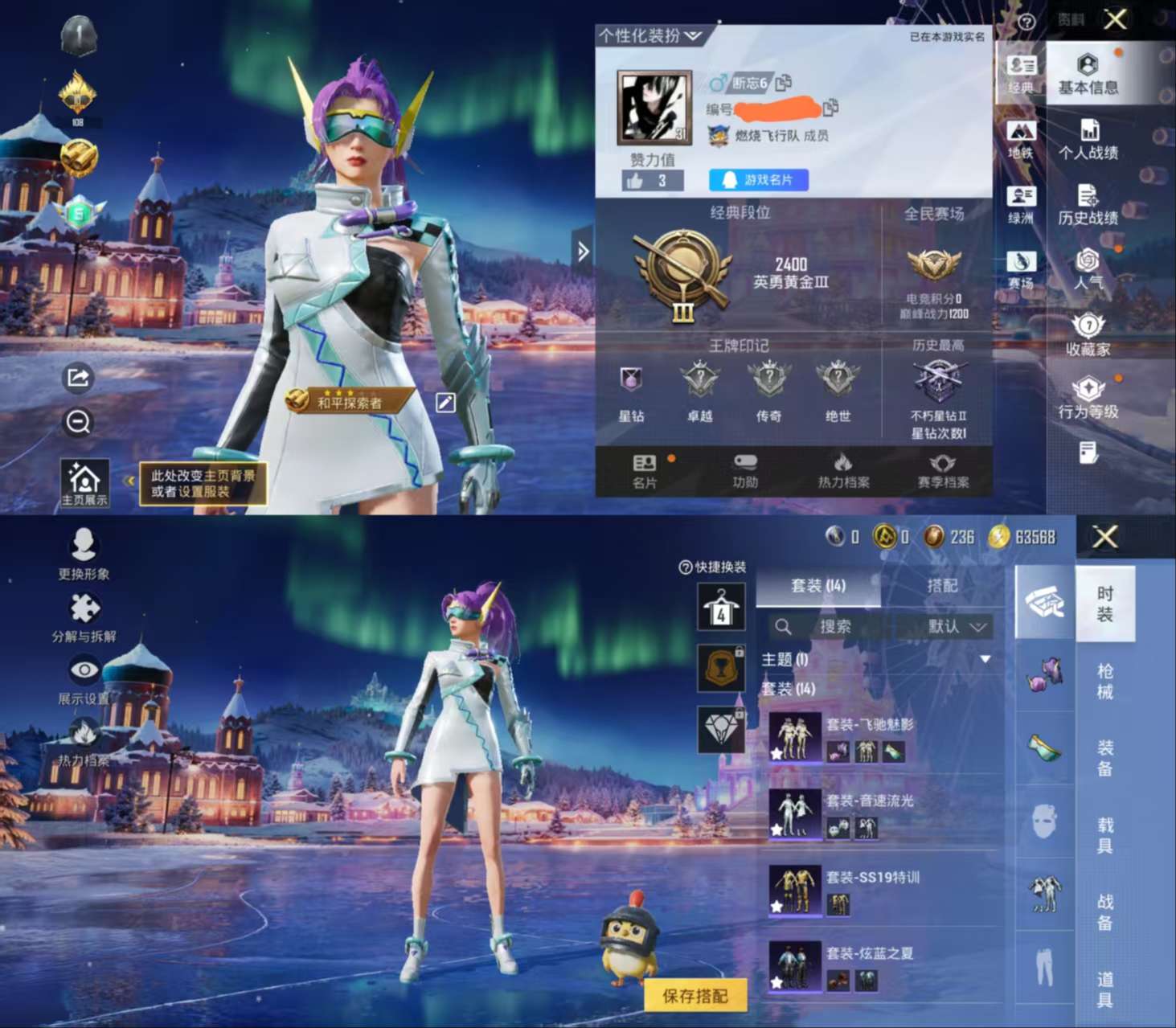Open the 枪械 firearms category
1176x1028 pixels.
1105,681
